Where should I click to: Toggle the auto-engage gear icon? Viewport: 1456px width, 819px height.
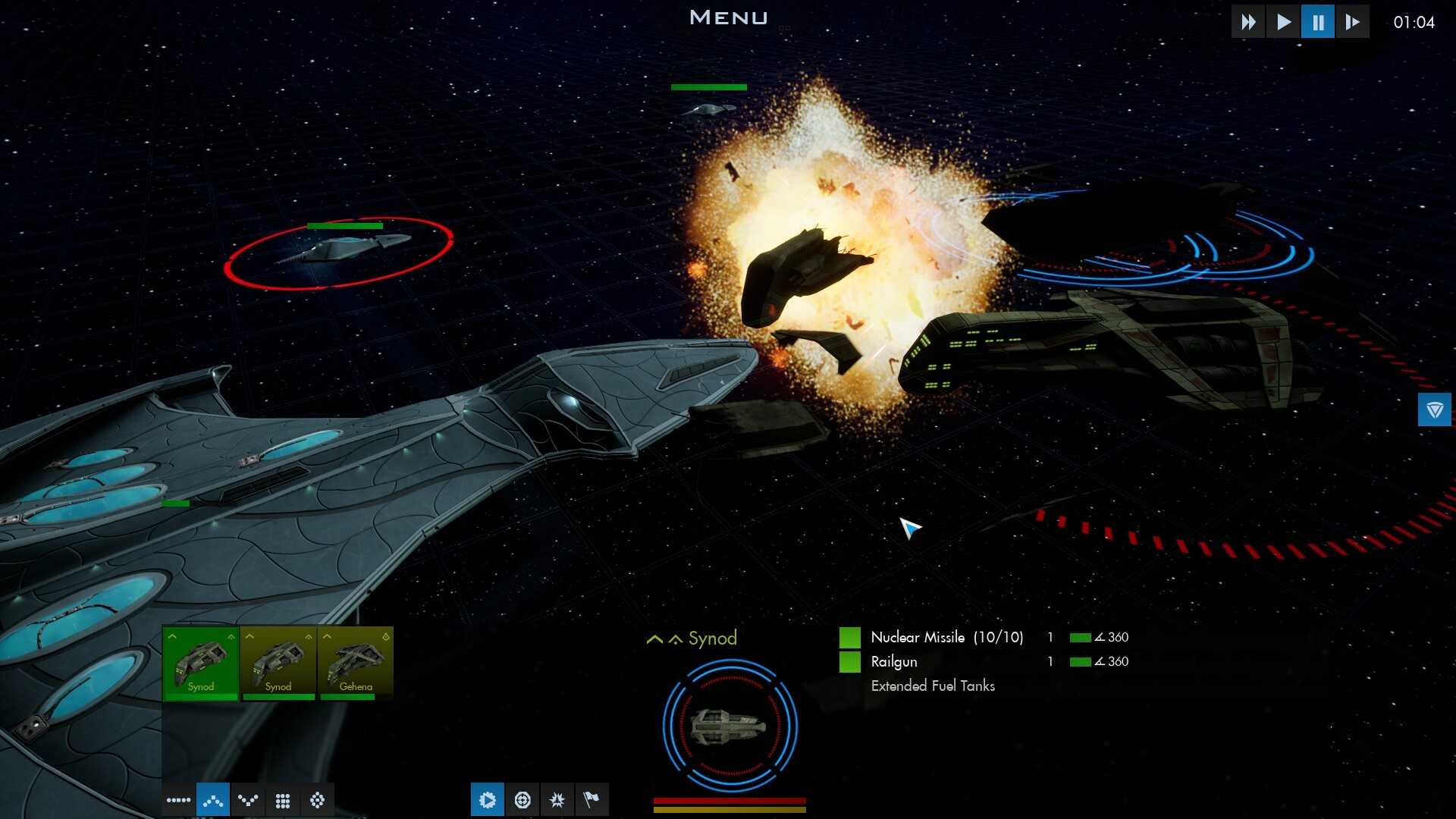tap(488, 799)
